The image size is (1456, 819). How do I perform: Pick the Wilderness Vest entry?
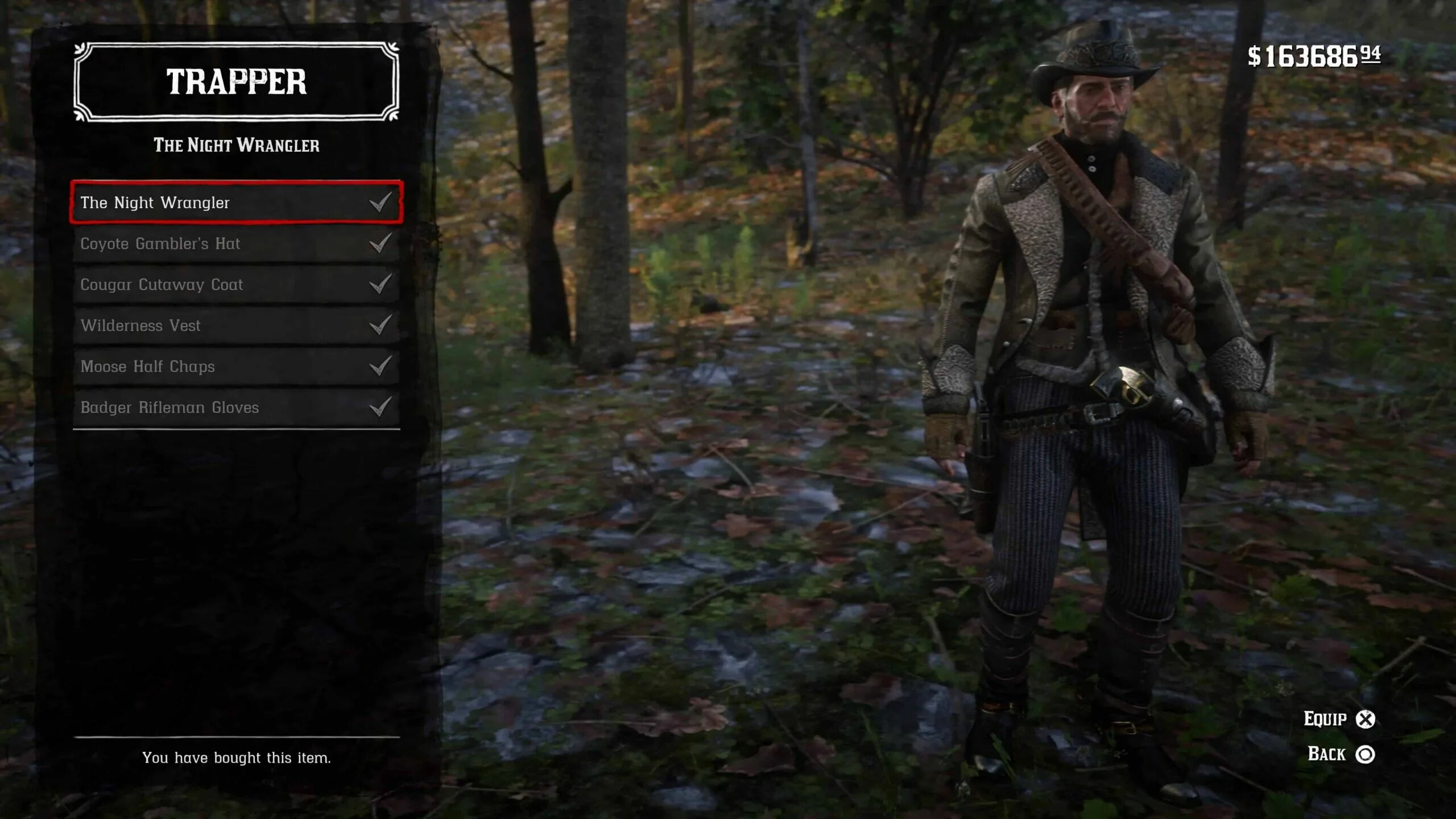pos(236,325)
